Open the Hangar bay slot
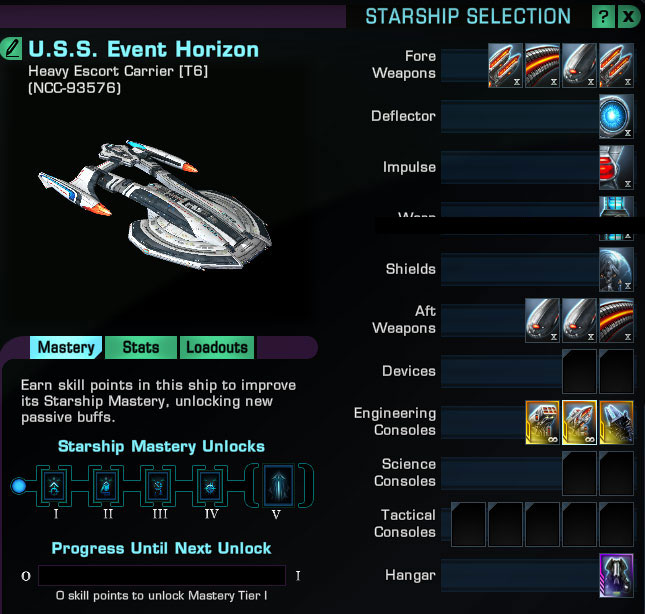The image size is (645, 614). coord(616,575)
